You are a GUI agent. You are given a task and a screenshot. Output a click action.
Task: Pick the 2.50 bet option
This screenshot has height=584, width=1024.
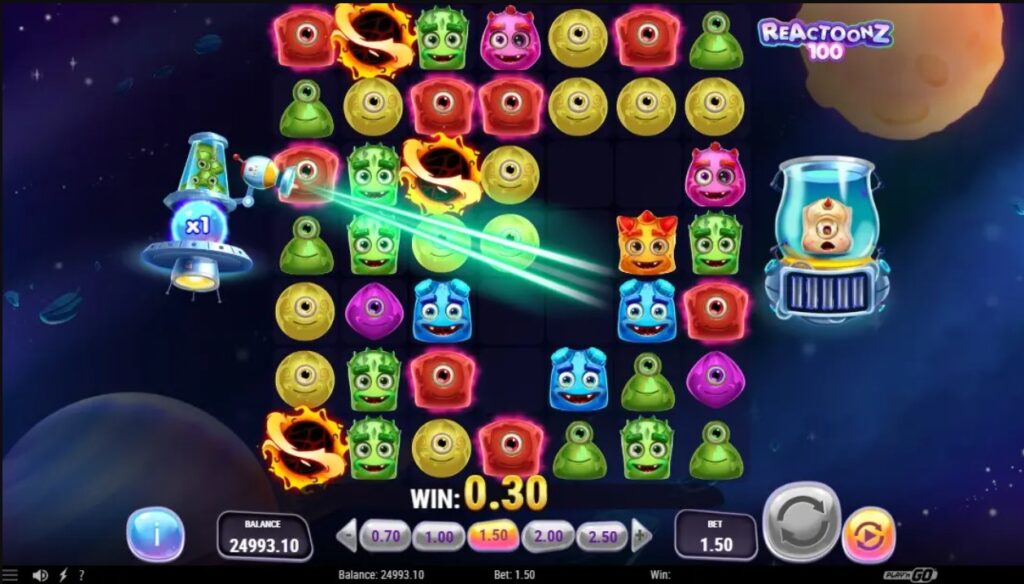point(601,536)
